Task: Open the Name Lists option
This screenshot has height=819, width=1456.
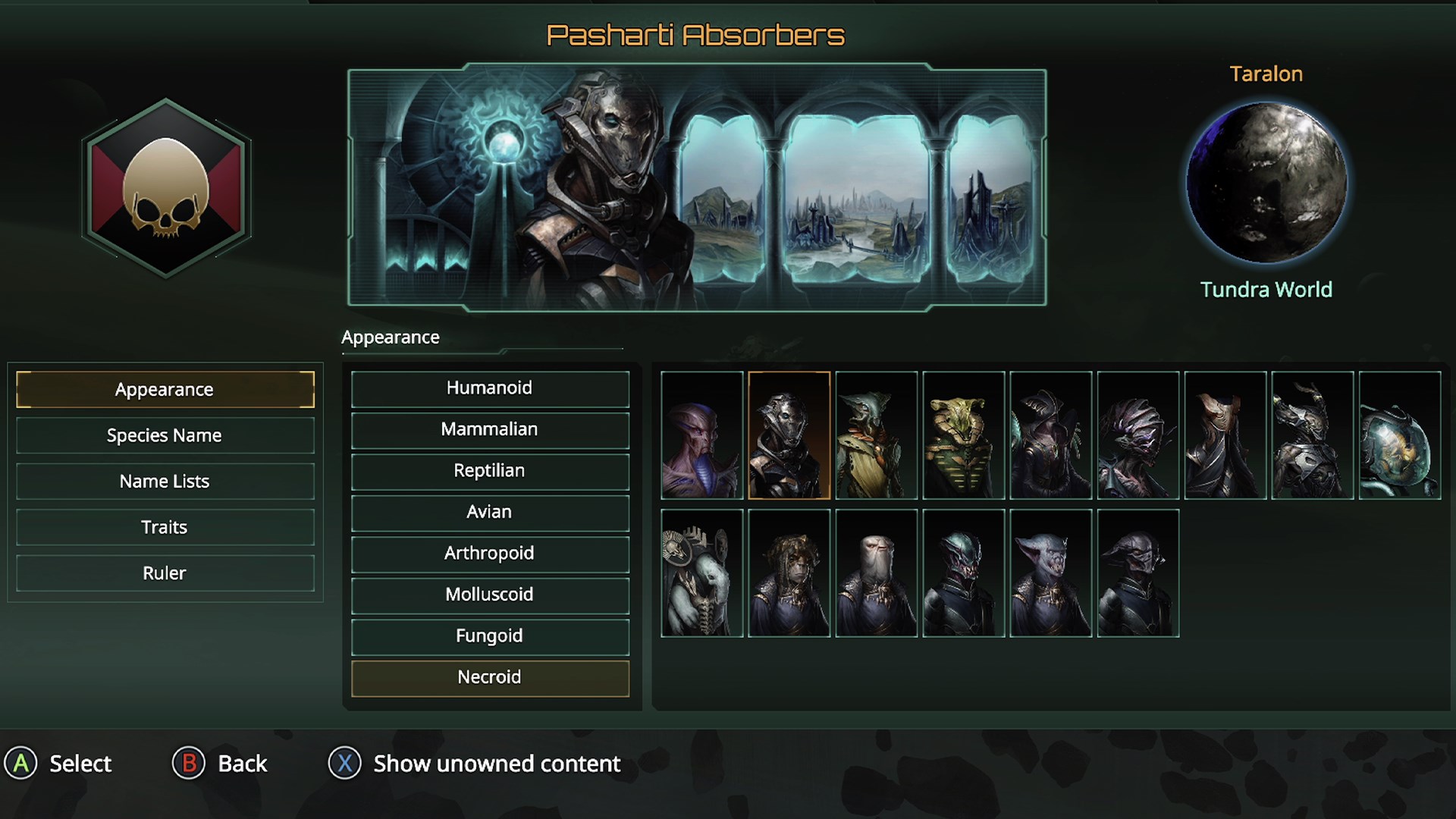Action: tap(165, 482)
